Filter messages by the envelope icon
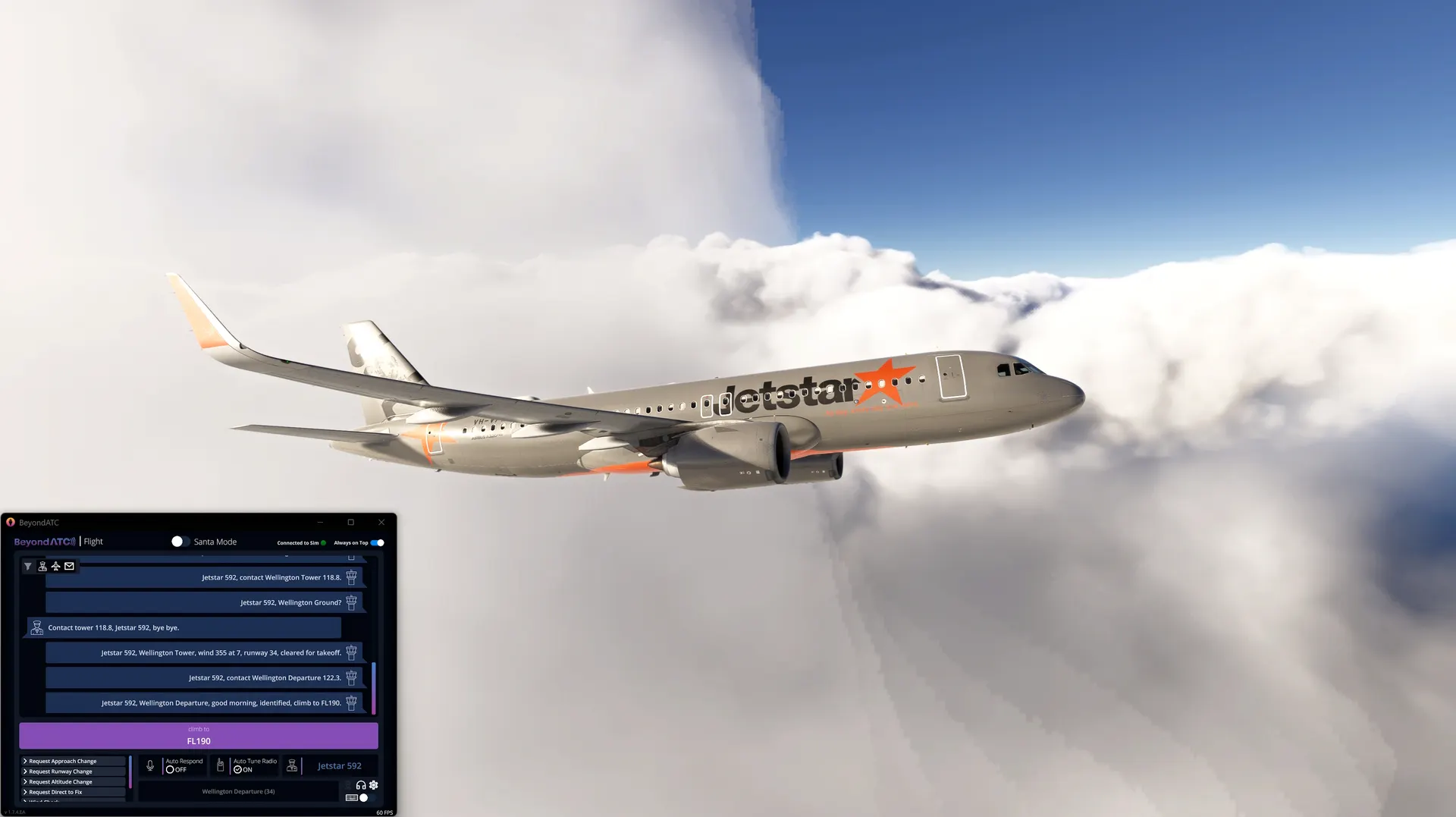 (69, 567)
